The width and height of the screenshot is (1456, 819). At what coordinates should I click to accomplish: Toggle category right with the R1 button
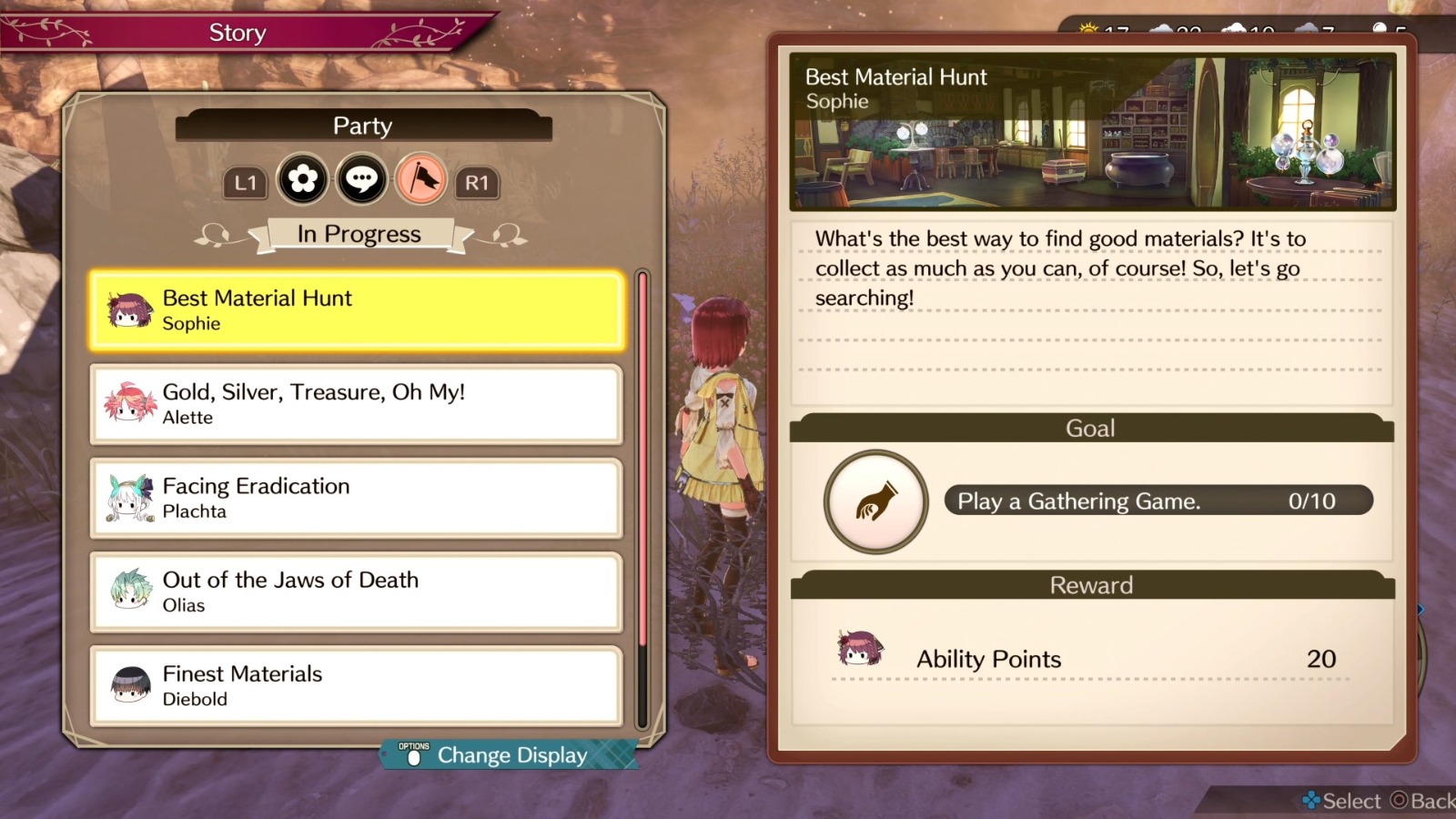(x=478, y=183)
